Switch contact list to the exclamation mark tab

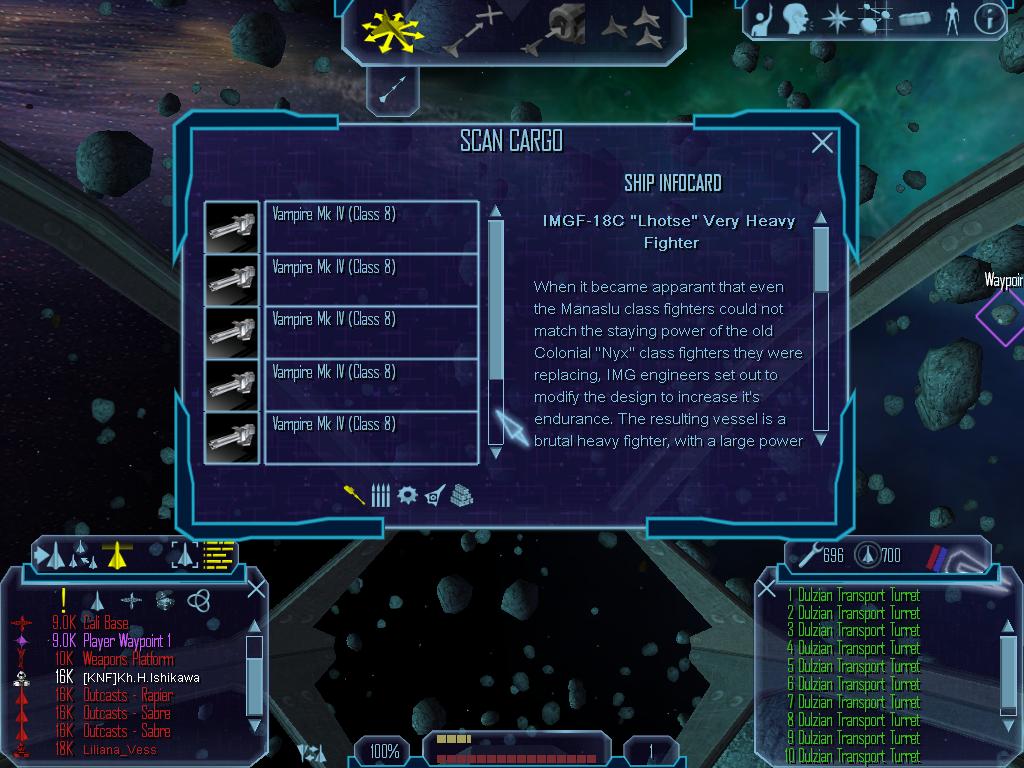click(63, 599)
